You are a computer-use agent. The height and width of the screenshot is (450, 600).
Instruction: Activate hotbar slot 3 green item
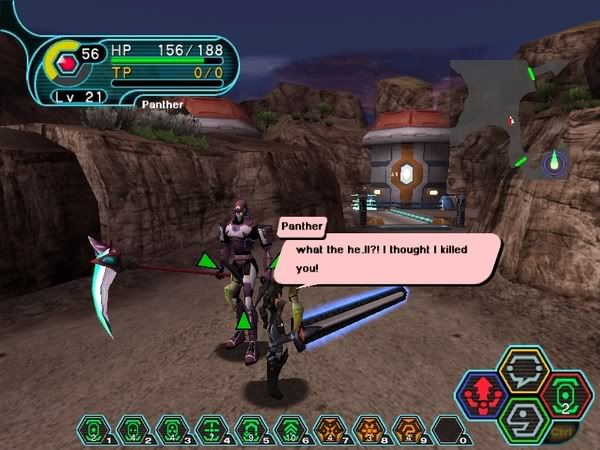(171, 430)
